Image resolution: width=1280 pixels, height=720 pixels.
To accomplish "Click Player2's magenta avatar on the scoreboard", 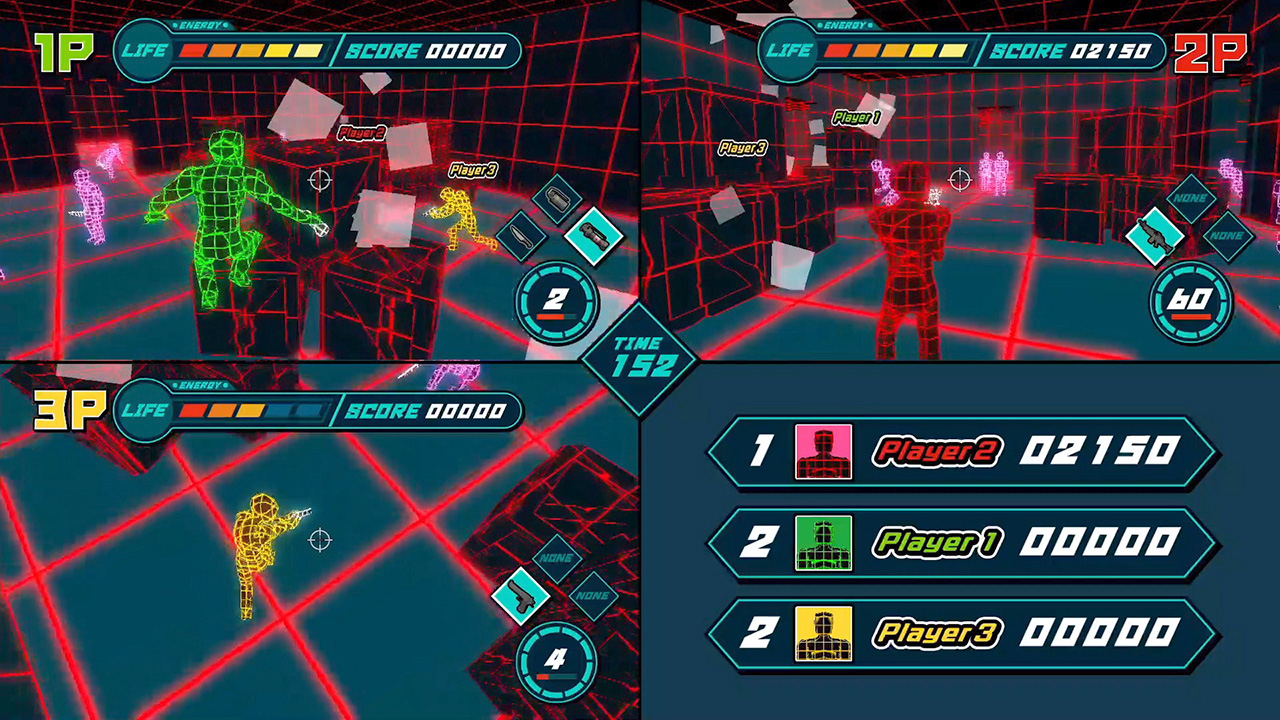I will coord(823,452).
